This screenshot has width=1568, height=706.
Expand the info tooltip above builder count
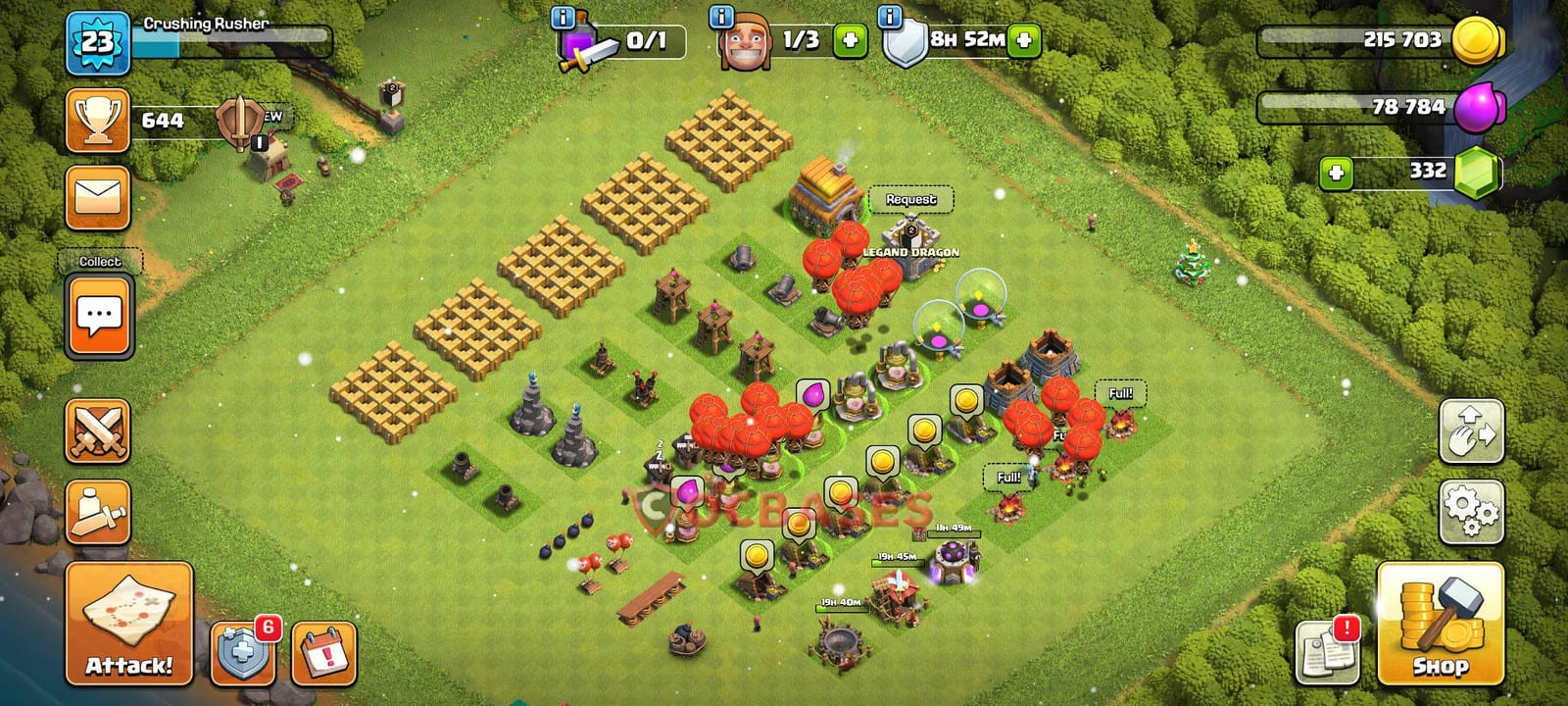click(719, 17)
